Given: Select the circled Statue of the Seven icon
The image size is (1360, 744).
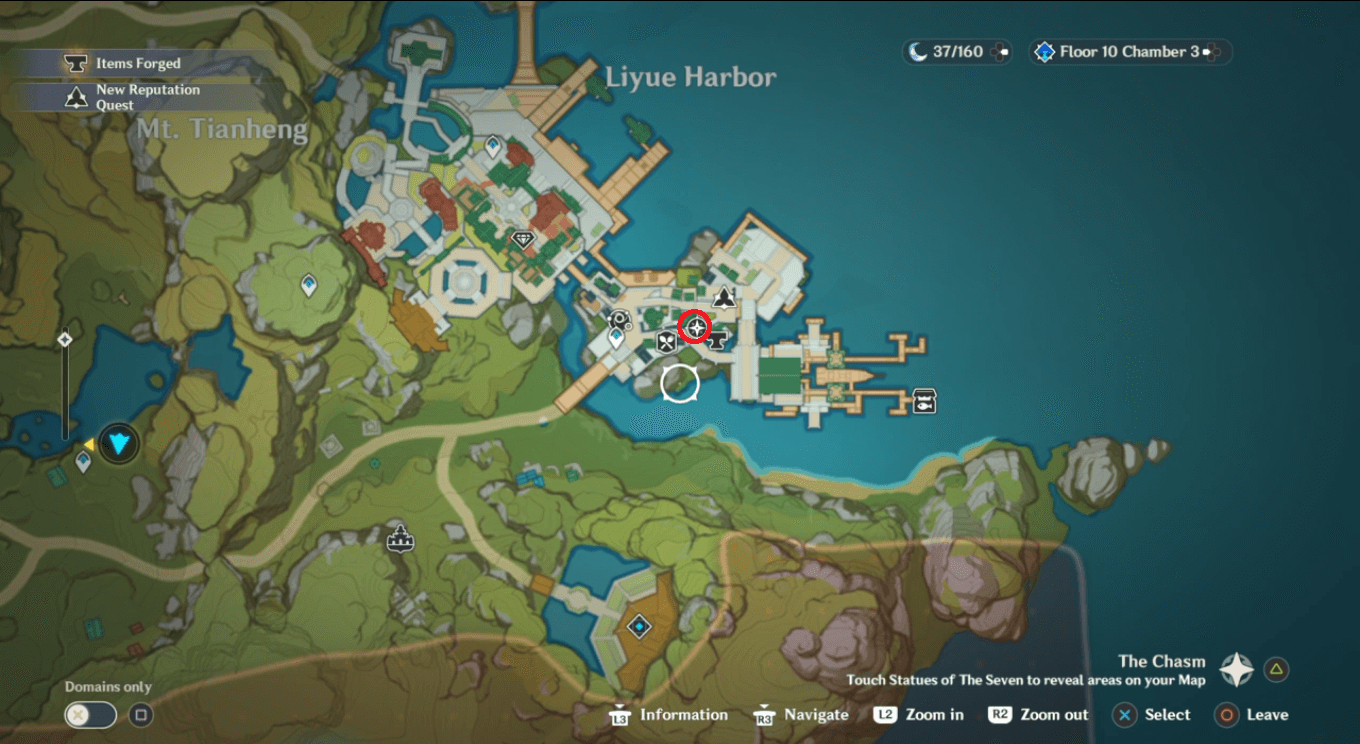Looking at the screenshot, I should coord(696,327).
